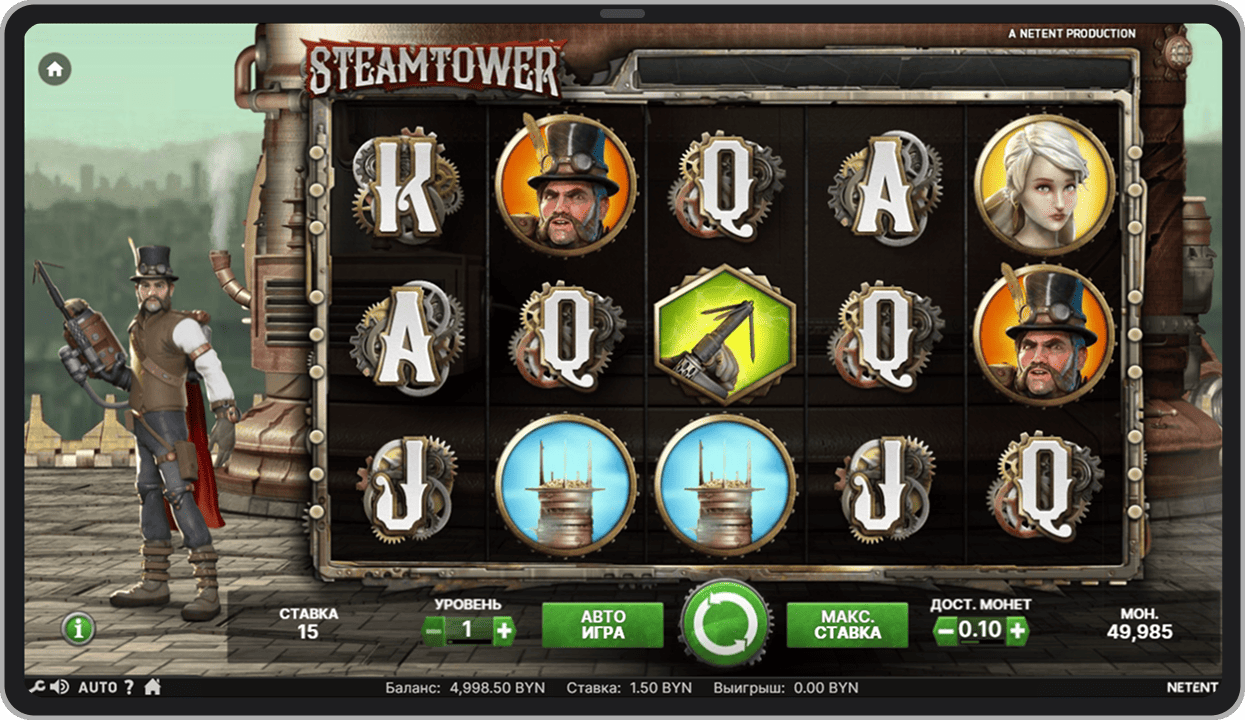Viewport: 1245px width, 720px height.
Task: Show help with the question mark
Action: coord(128,687)
